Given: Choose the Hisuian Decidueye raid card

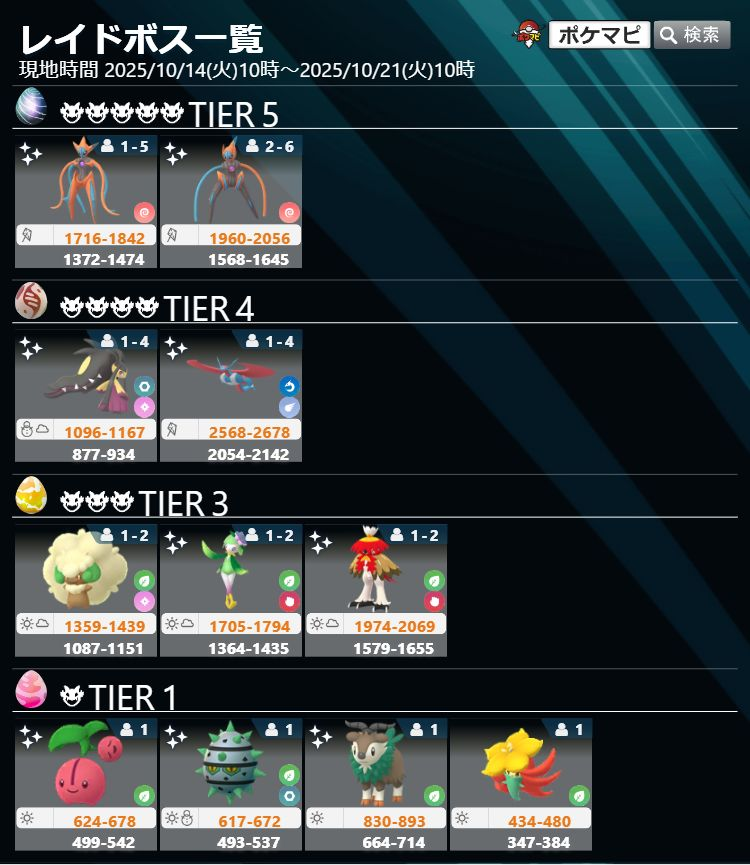Looking at the screenshot, I should (376, 589).
